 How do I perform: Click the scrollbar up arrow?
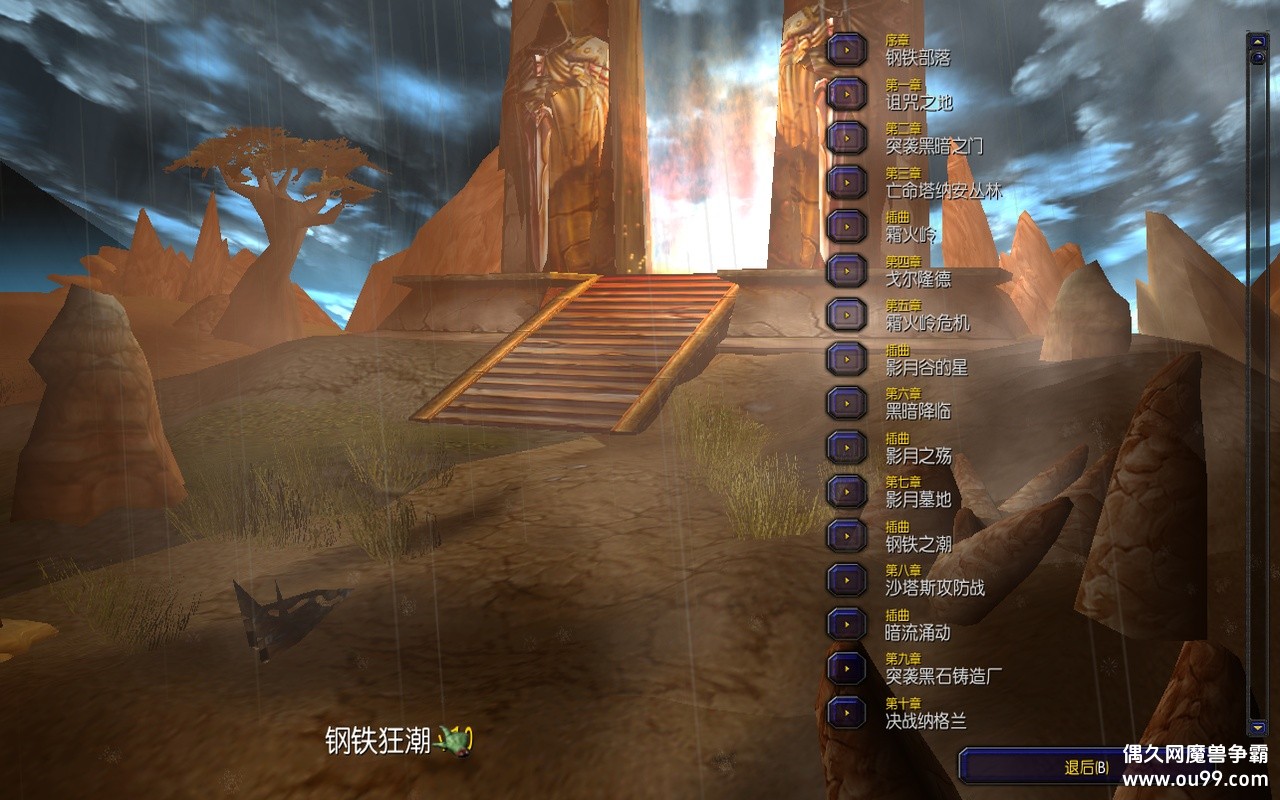coord(1257,42)
